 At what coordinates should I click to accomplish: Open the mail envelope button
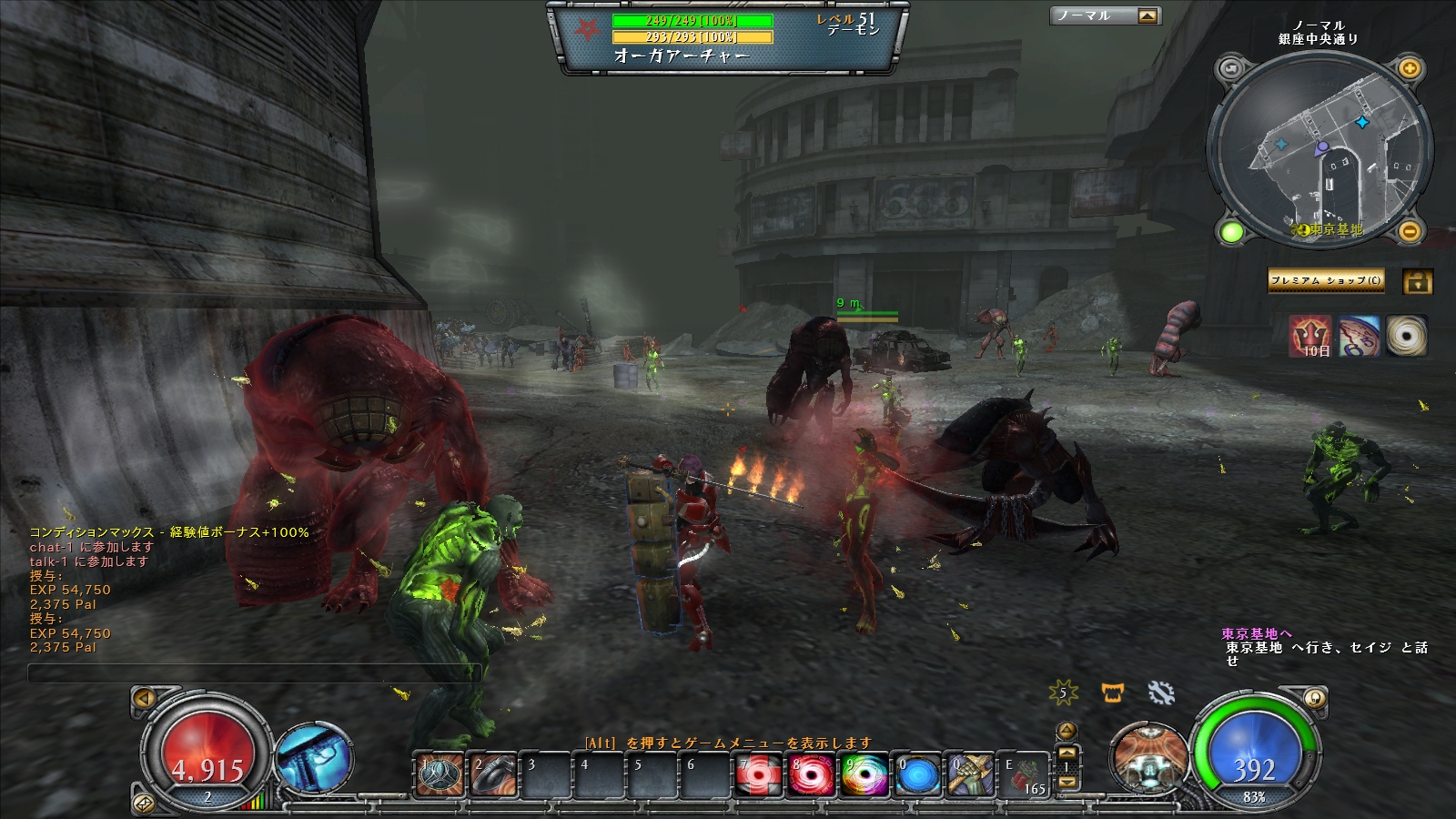coord(144,804)
